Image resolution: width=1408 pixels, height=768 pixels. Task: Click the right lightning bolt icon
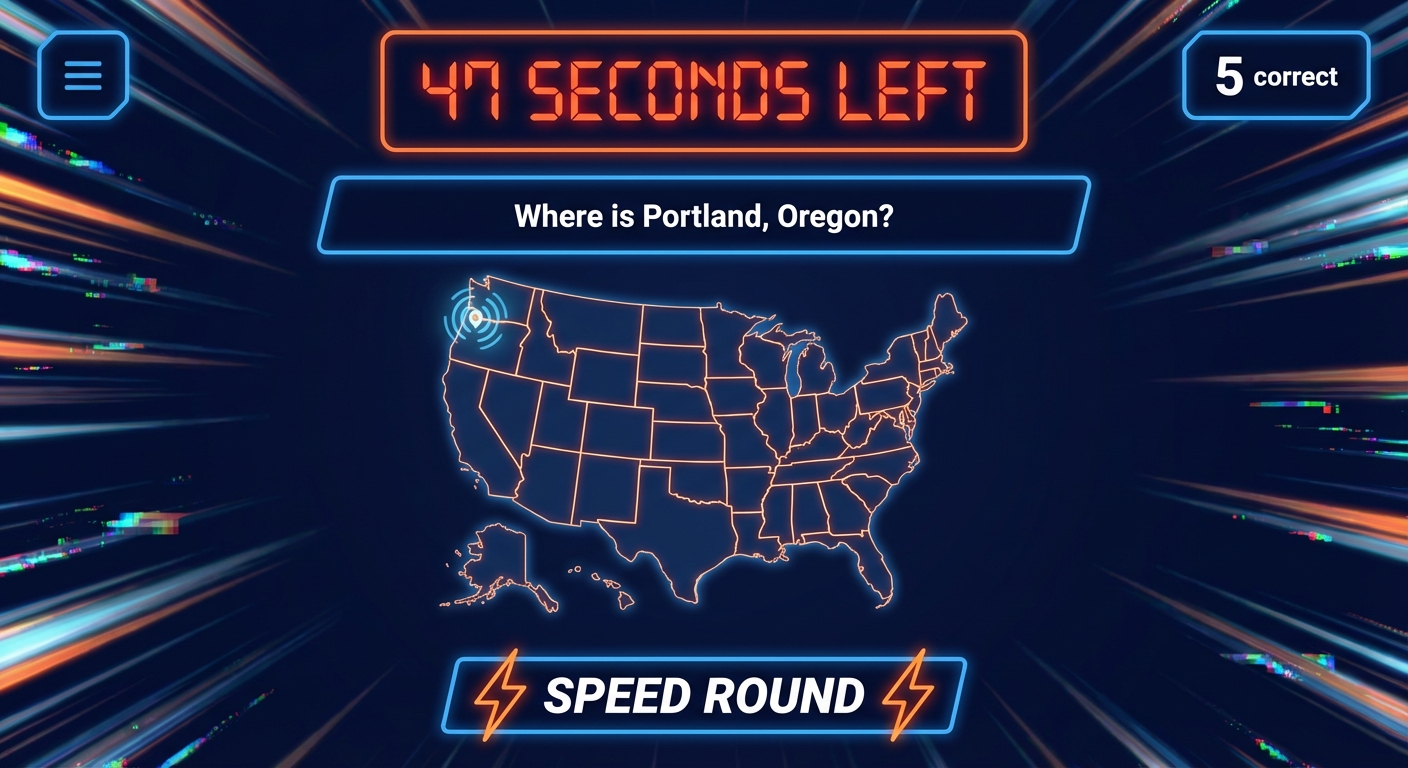[905, 693]
